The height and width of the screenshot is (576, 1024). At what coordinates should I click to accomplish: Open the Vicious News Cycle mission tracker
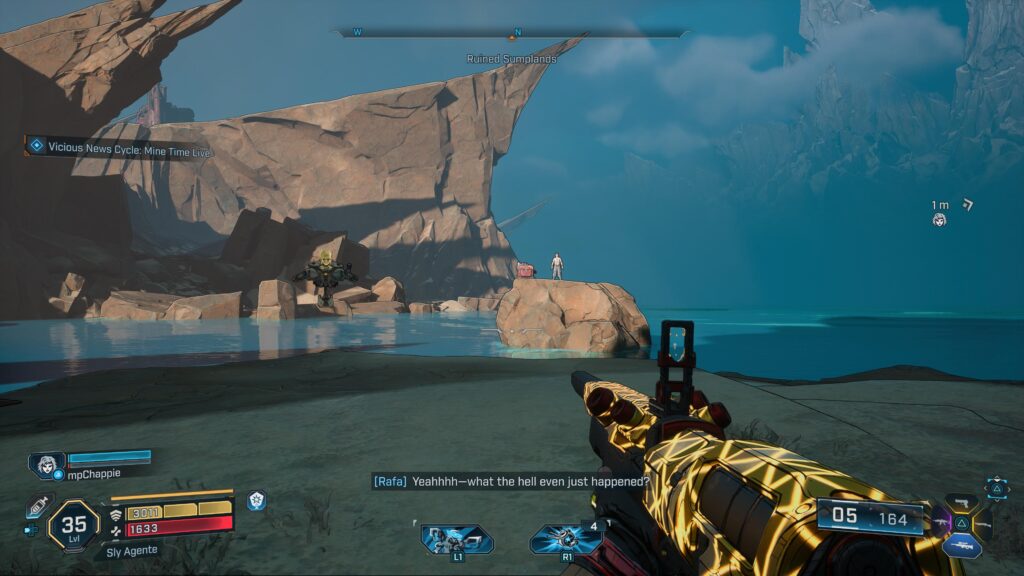coord(120,147)
